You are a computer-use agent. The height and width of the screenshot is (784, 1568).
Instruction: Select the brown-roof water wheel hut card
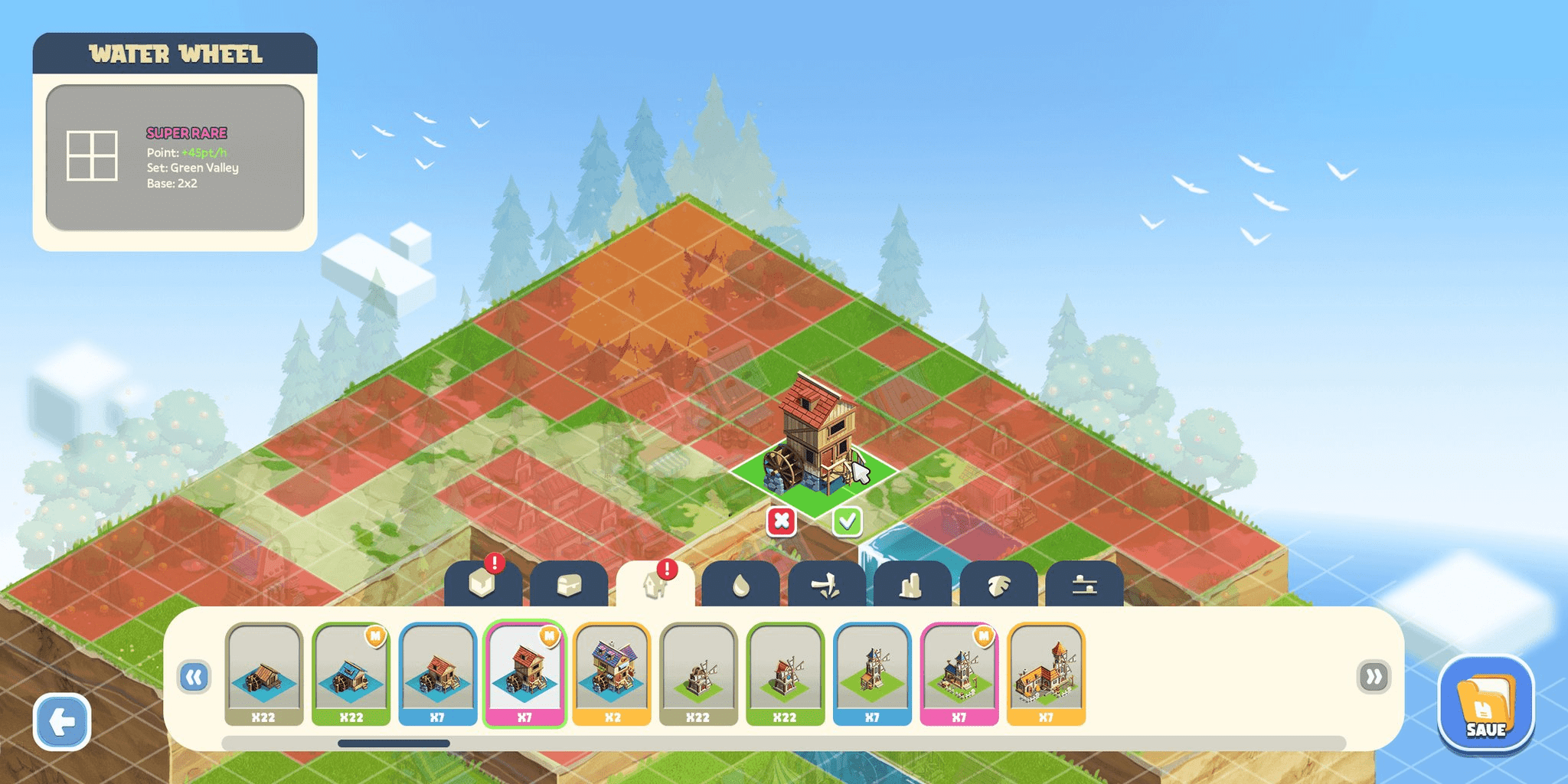click(x=263, y=674)
